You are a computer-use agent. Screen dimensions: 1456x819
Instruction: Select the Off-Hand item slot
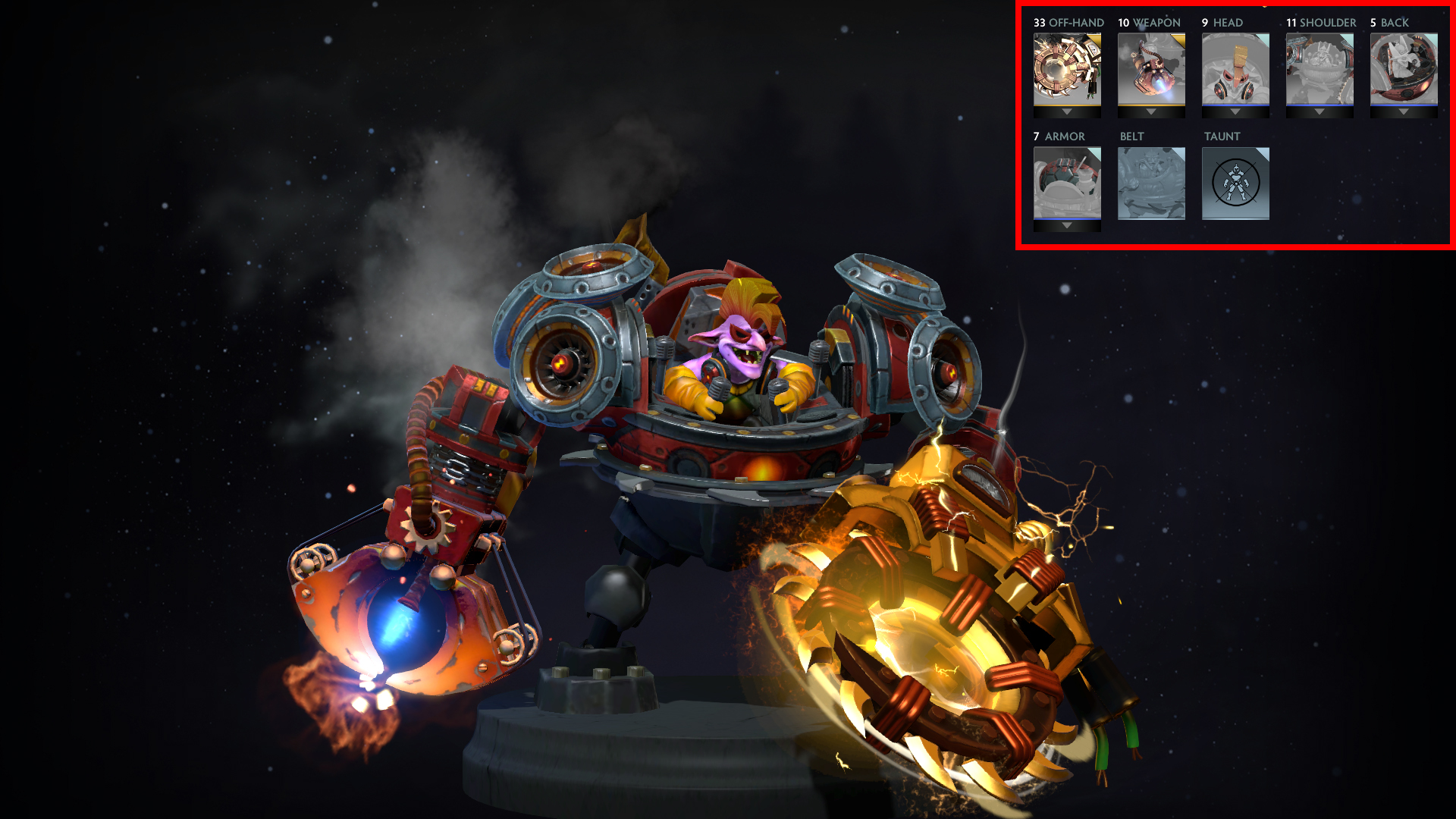tap(1067, 68)
